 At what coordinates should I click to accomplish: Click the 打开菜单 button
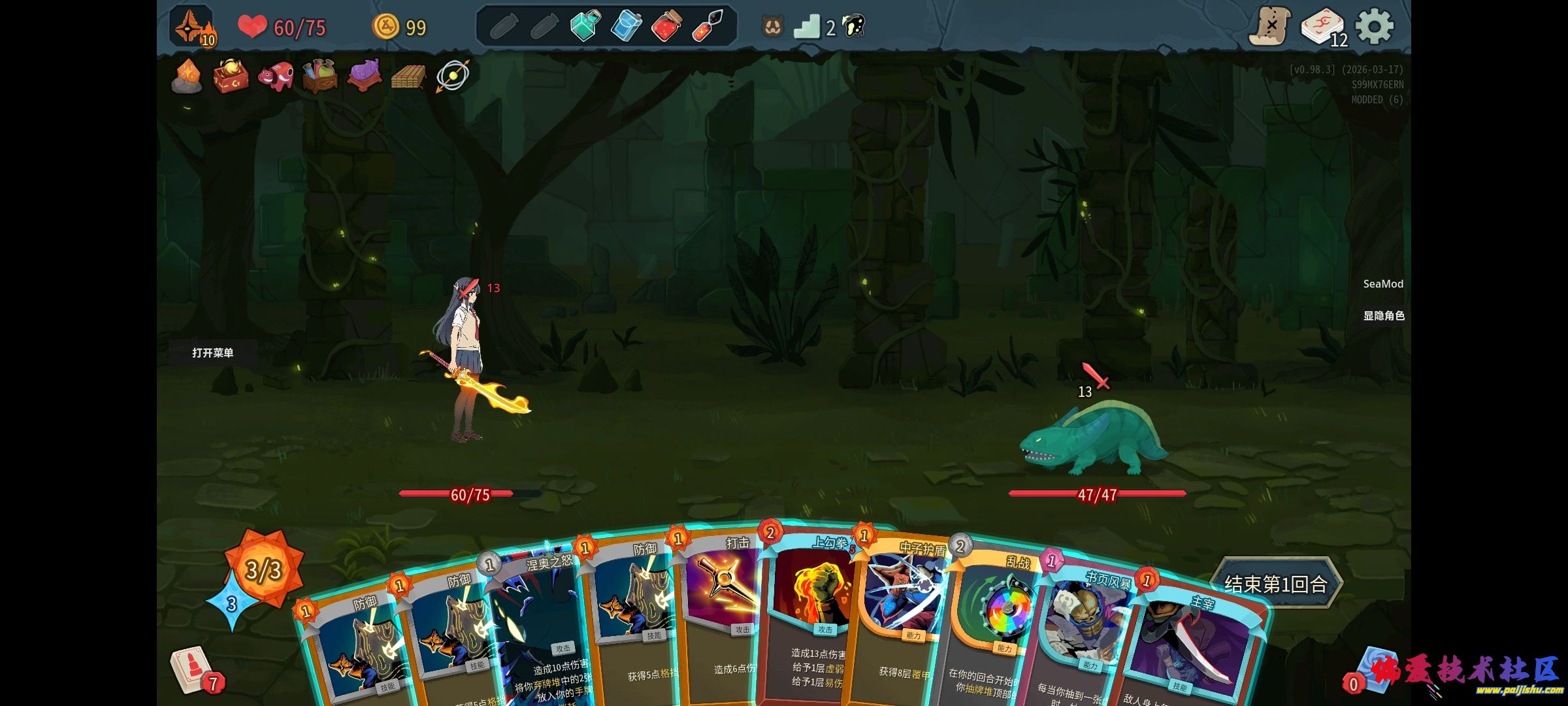pyautogui.click(x=212, y=353)
